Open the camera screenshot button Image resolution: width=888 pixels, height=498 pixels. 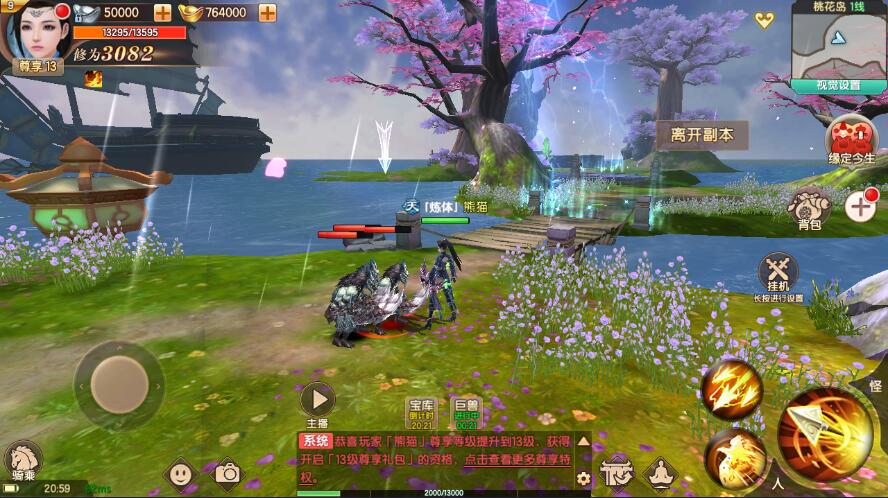point(228,472)
